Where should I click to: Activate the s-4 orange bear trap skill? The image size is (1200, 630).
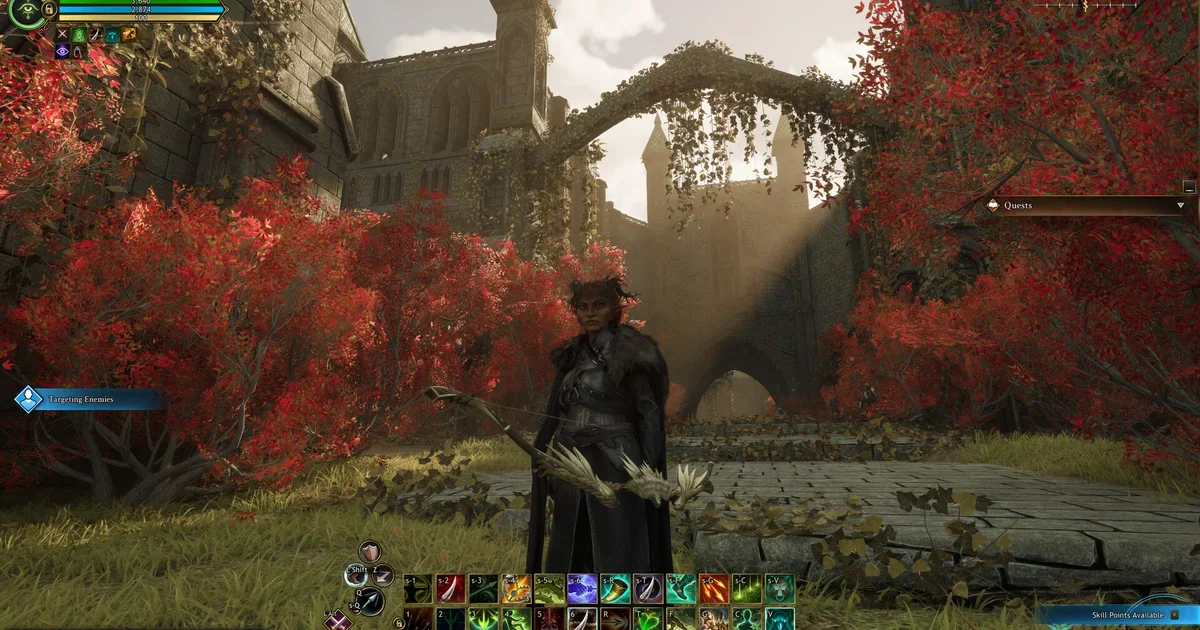(516, 588)
